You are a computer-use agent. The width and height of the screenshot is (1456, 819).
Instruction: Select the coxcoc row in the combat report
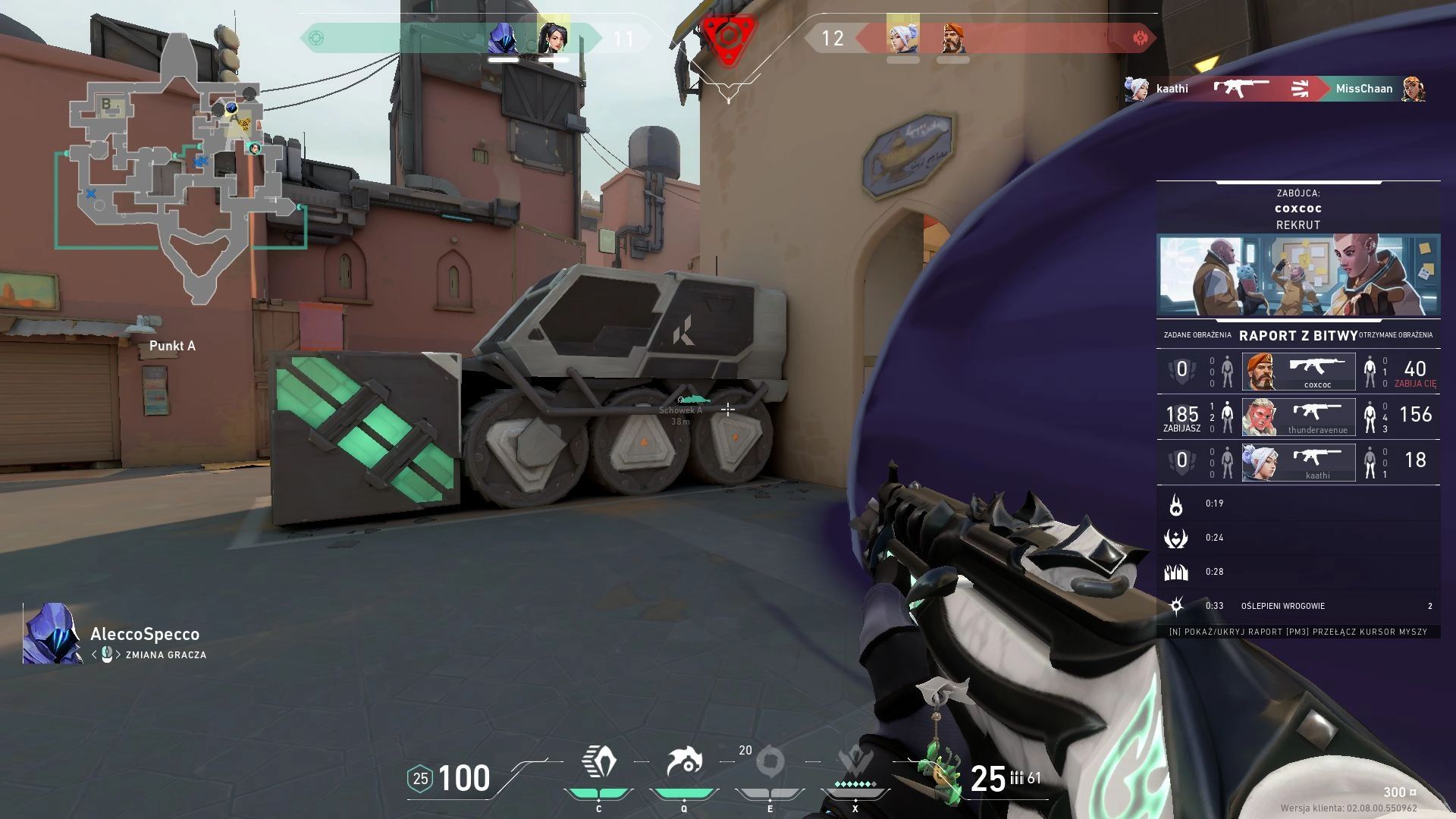tap(1298, 372)
